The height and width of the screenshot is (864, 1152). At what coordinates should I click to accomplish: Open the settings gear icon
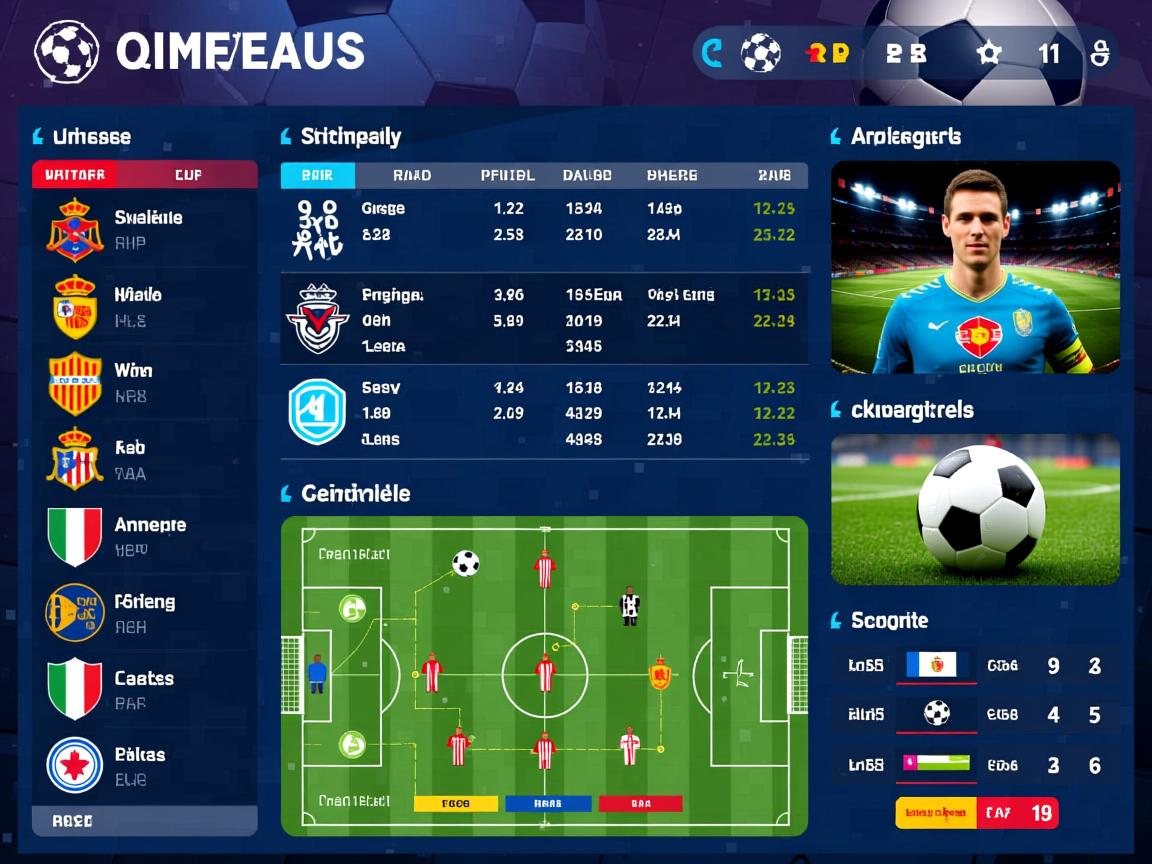tap(989, 53)
